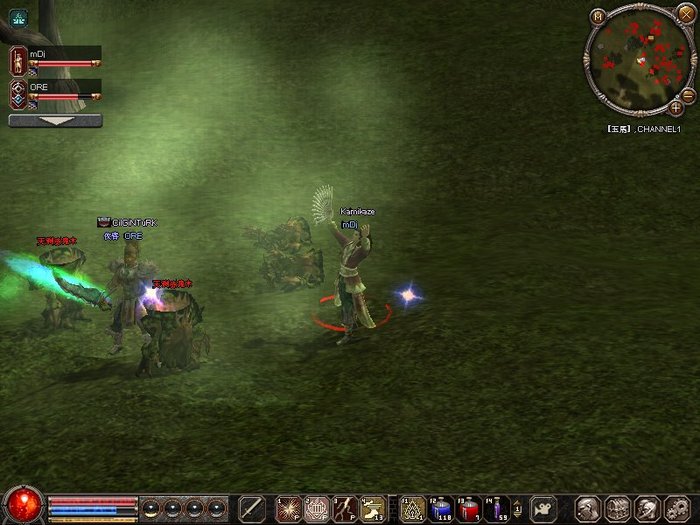The width and height of the screenshot is (700, 525).
Task: Use the red potion hotbar slot
Action: pos(470,508)
